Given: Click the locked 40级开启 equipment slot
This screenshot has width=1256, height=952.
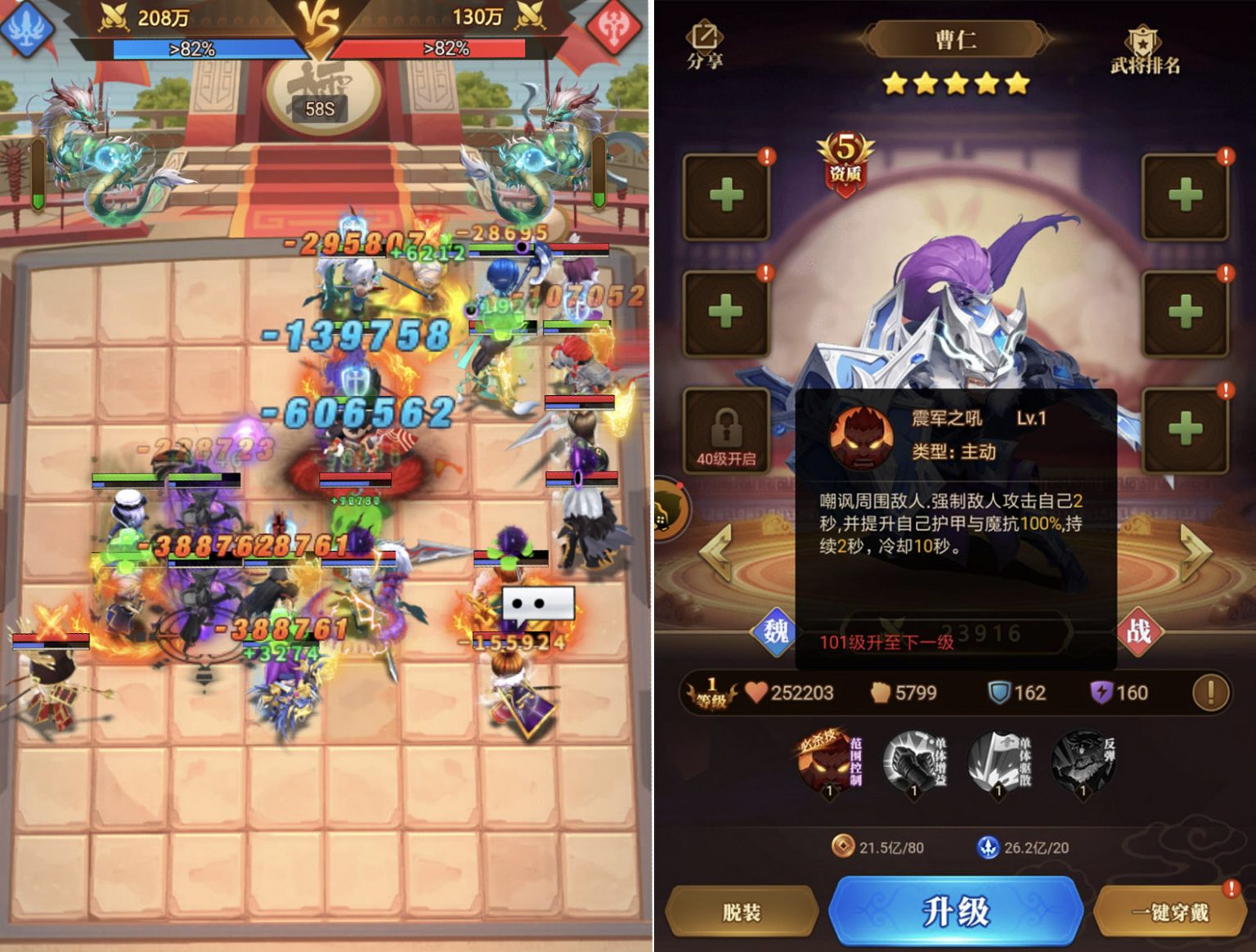Looking at the screenshot, I should point(726,431).
